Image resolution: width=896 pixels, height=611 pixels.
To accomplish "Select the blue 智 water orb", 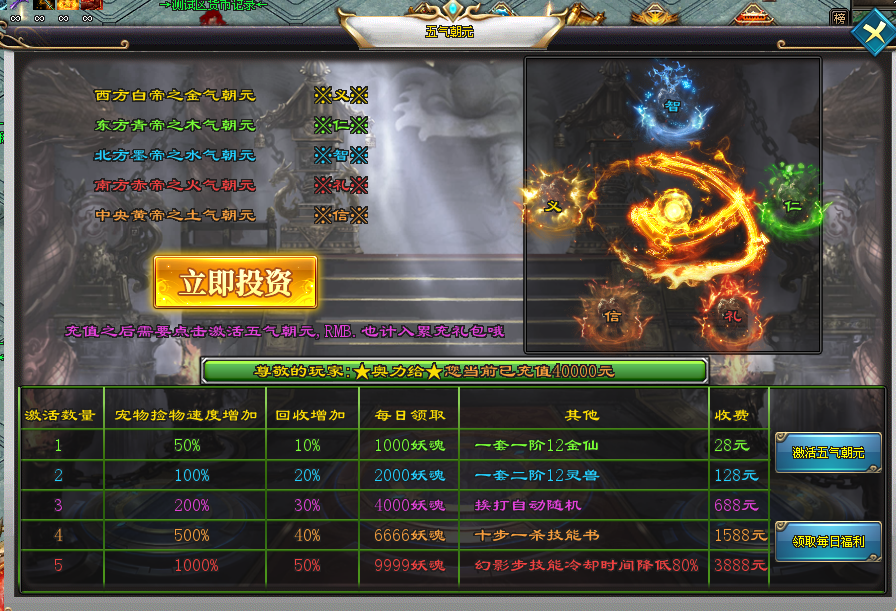I will (x=673, y=104).
